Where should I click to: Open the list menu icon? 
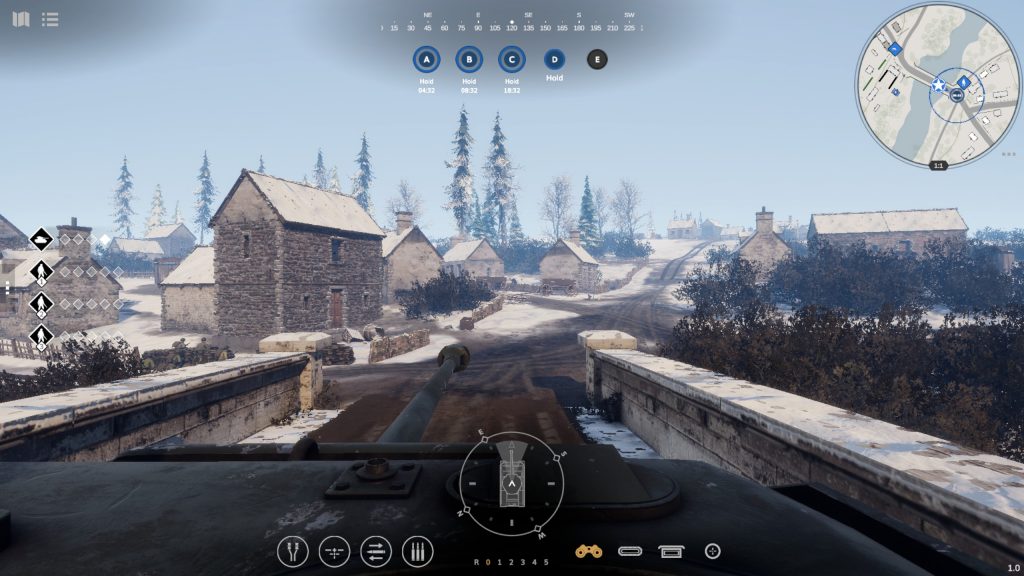click(x=50, y=19)
